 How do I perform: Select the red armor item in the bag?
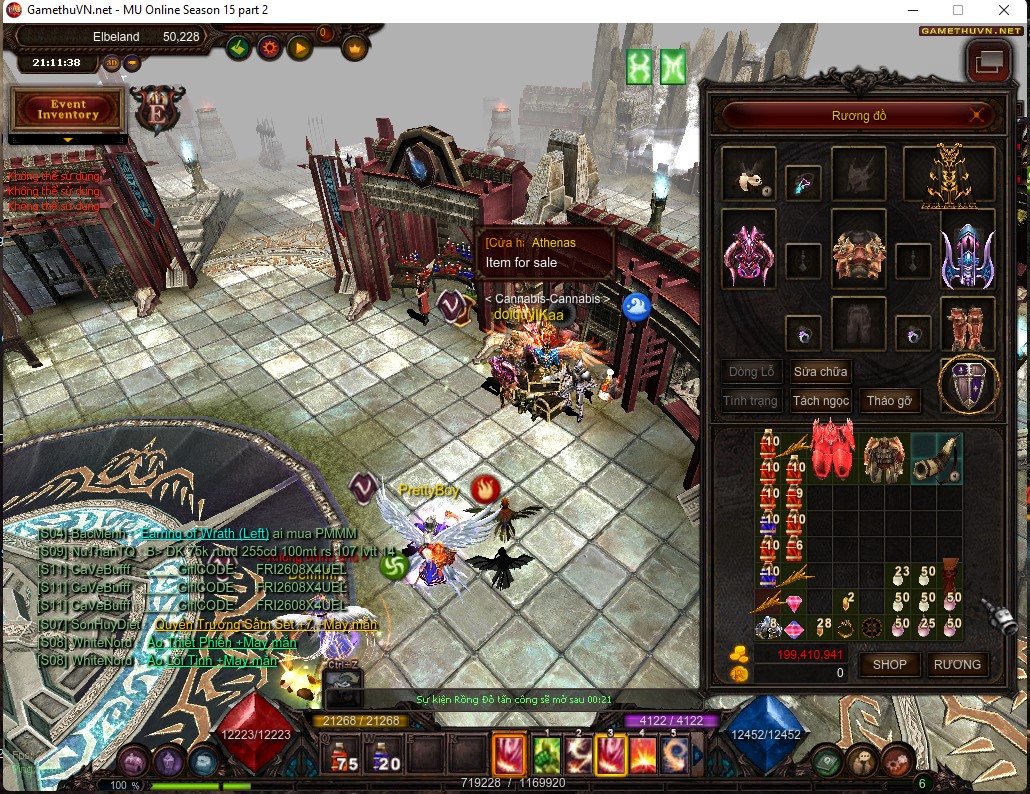832,446
